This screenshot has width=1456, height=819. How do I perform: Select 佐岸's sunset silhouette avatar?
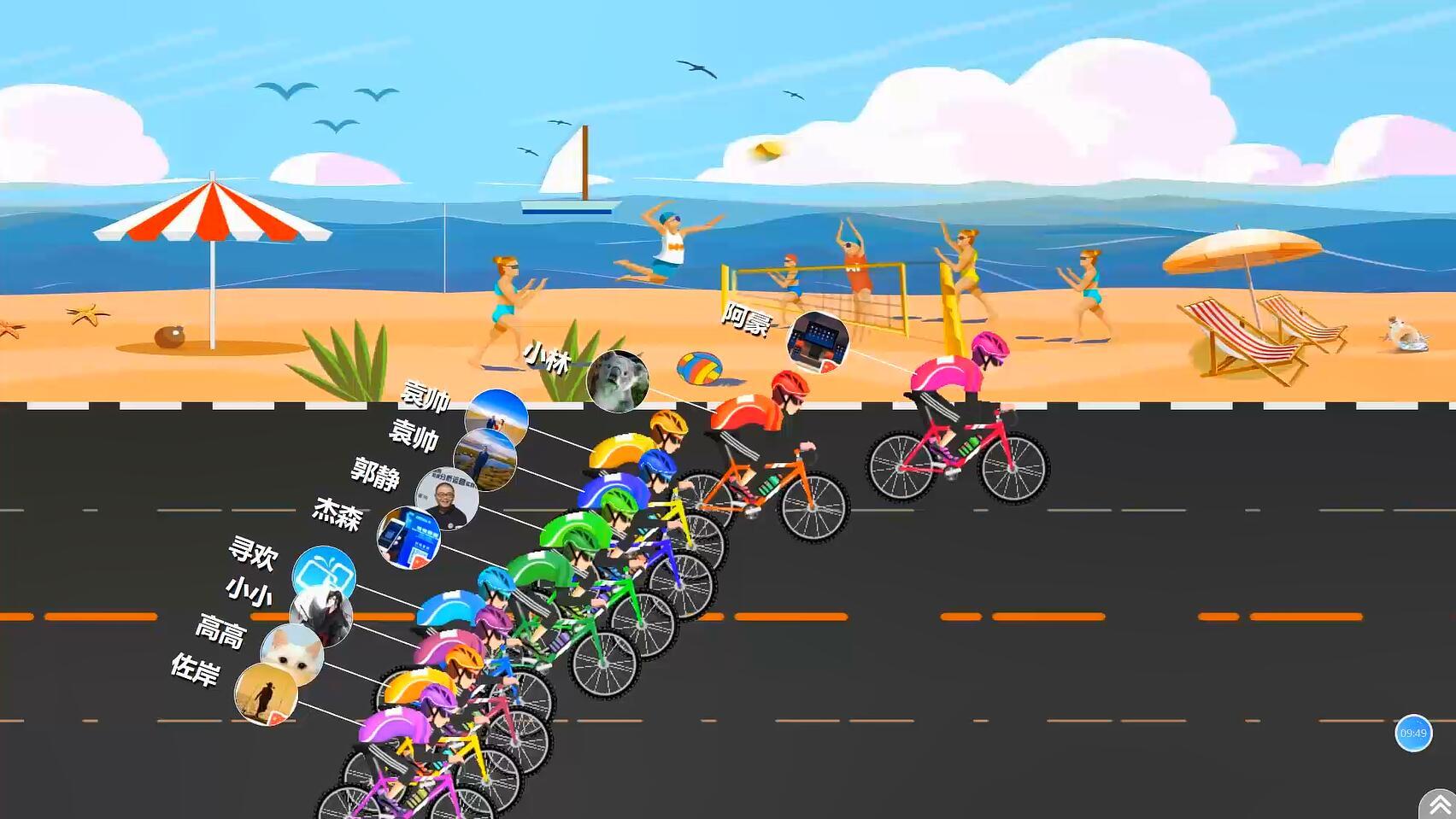pos(267,693)
